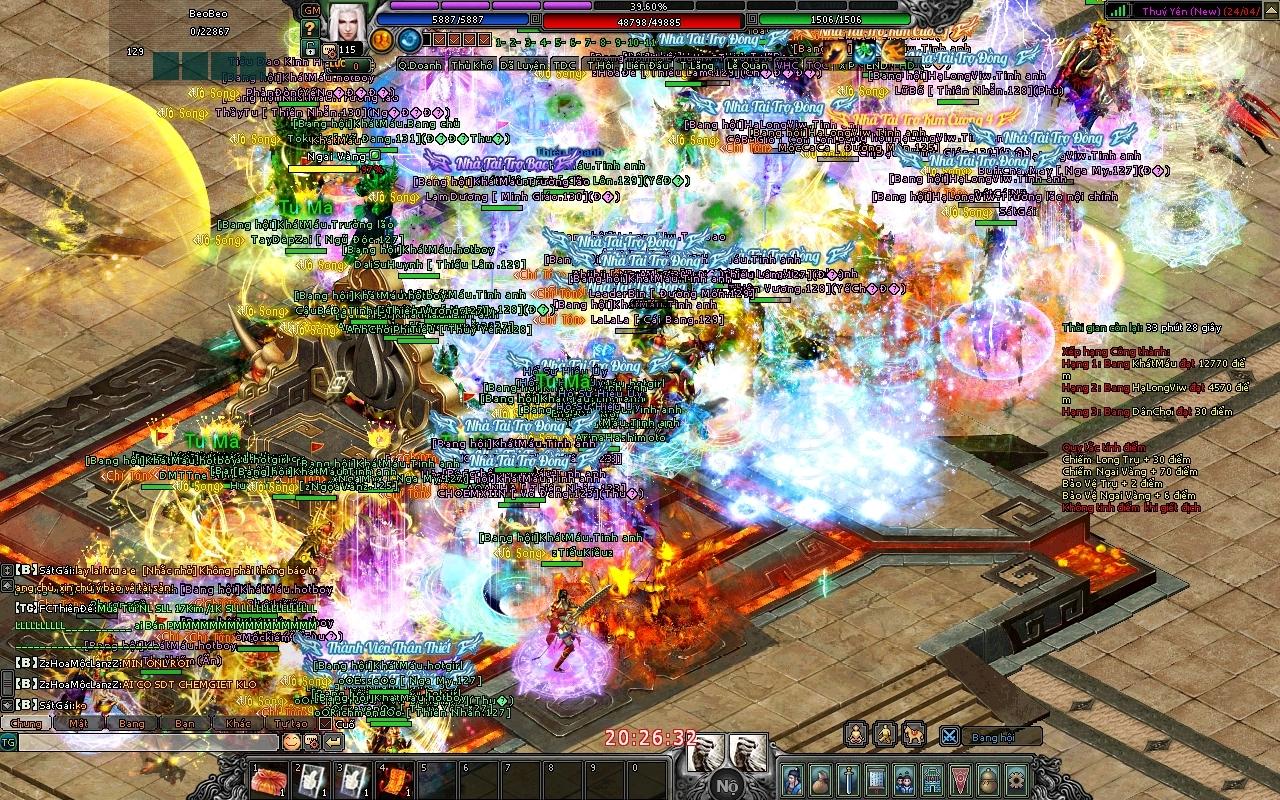1280x800 pixels.
Task: Open the Q.Doanh menu button
Action: click(x=420, y=65)
